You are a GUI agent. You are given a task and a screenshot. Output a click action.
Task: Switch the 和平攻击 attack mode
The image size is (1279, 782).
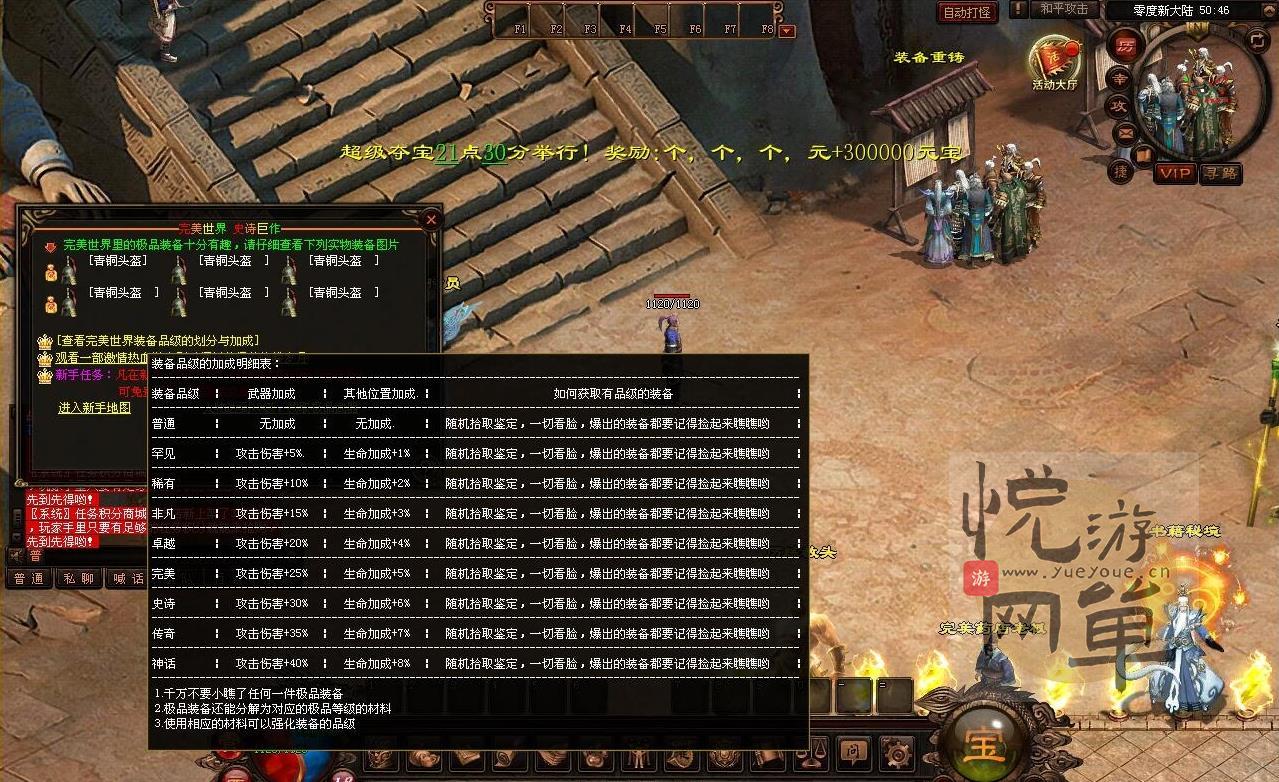pos(1063,9)
